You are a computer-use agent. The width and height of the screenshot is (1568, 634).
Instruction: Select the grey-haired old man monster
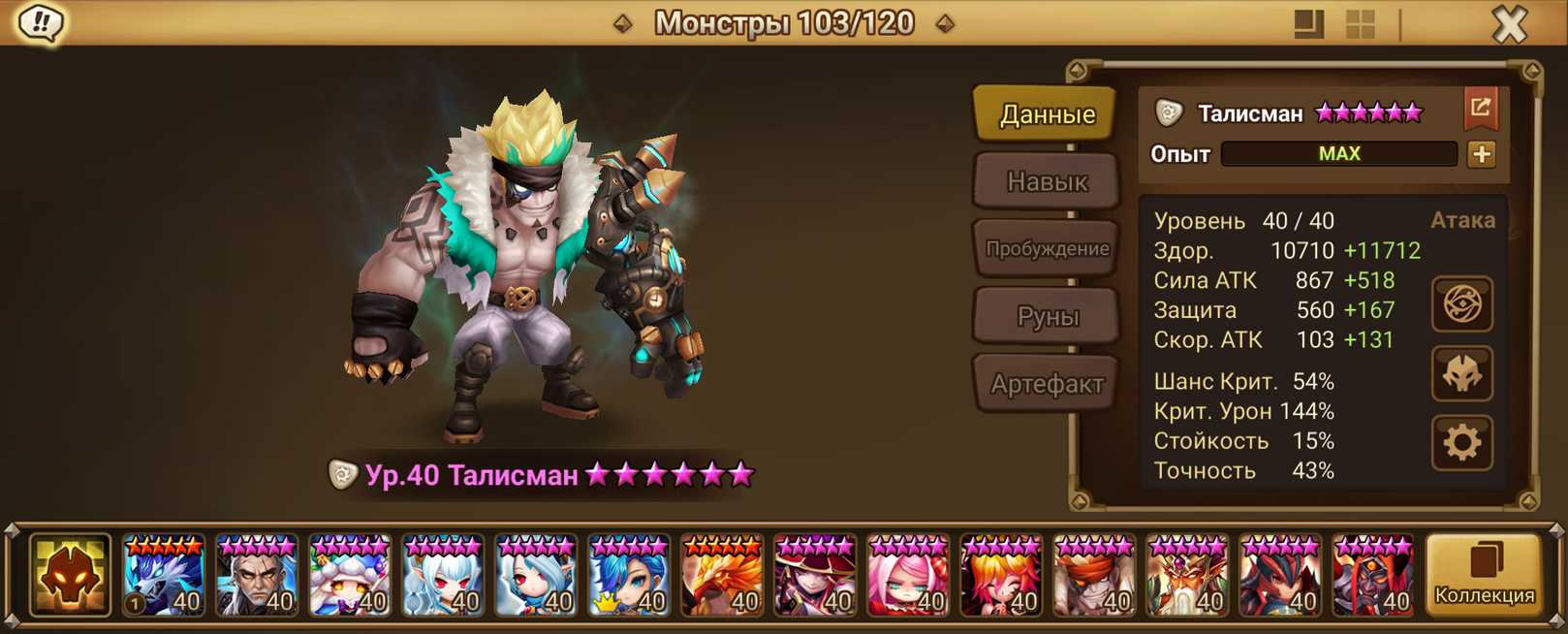[257, 577]
